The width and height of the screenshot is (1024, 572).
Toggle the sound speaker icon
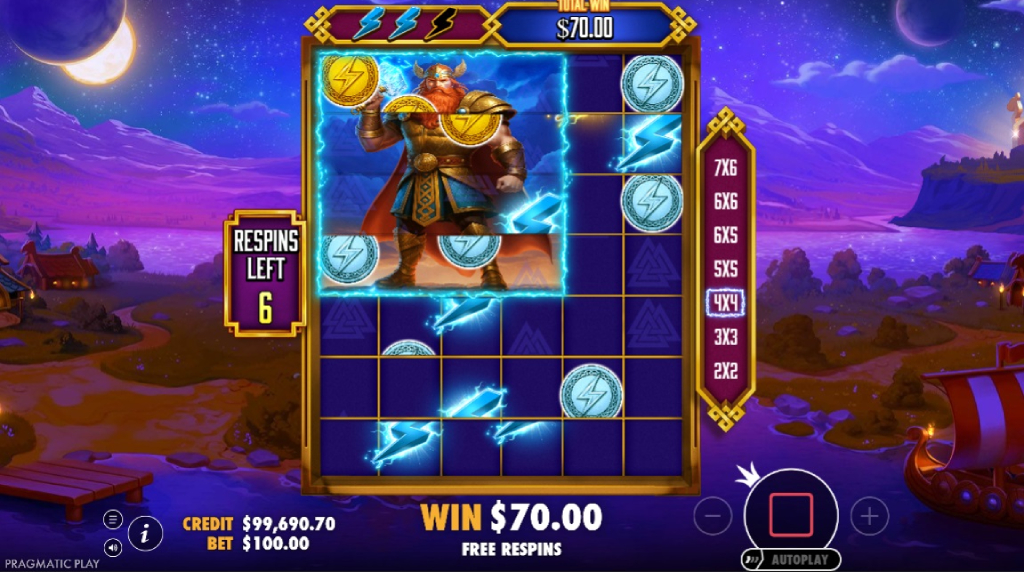click(113, 547)
